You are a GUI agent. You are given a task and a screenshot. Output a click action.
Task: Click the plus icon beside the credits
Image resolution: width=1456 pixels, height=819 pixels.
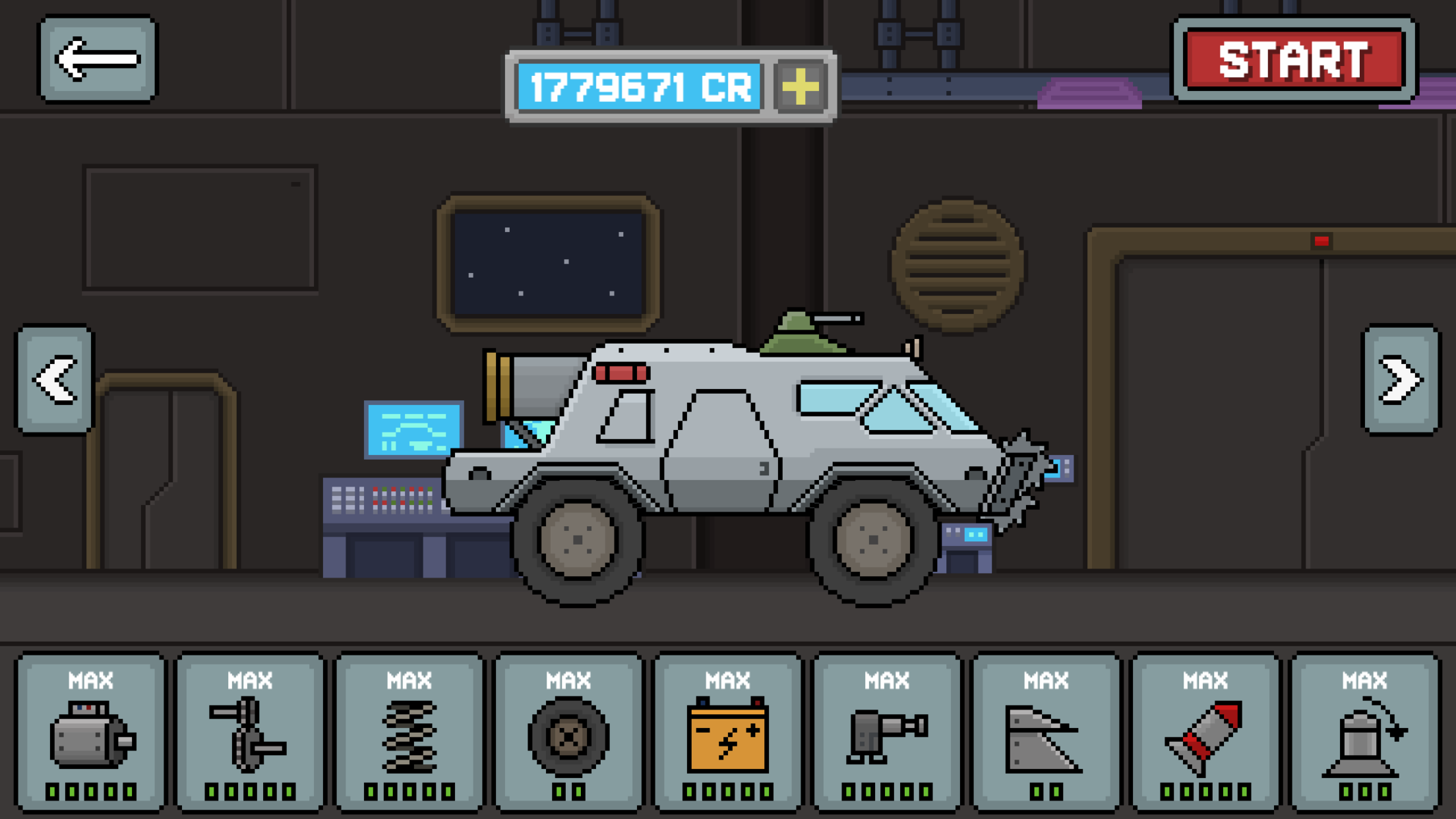click(800, 86)
